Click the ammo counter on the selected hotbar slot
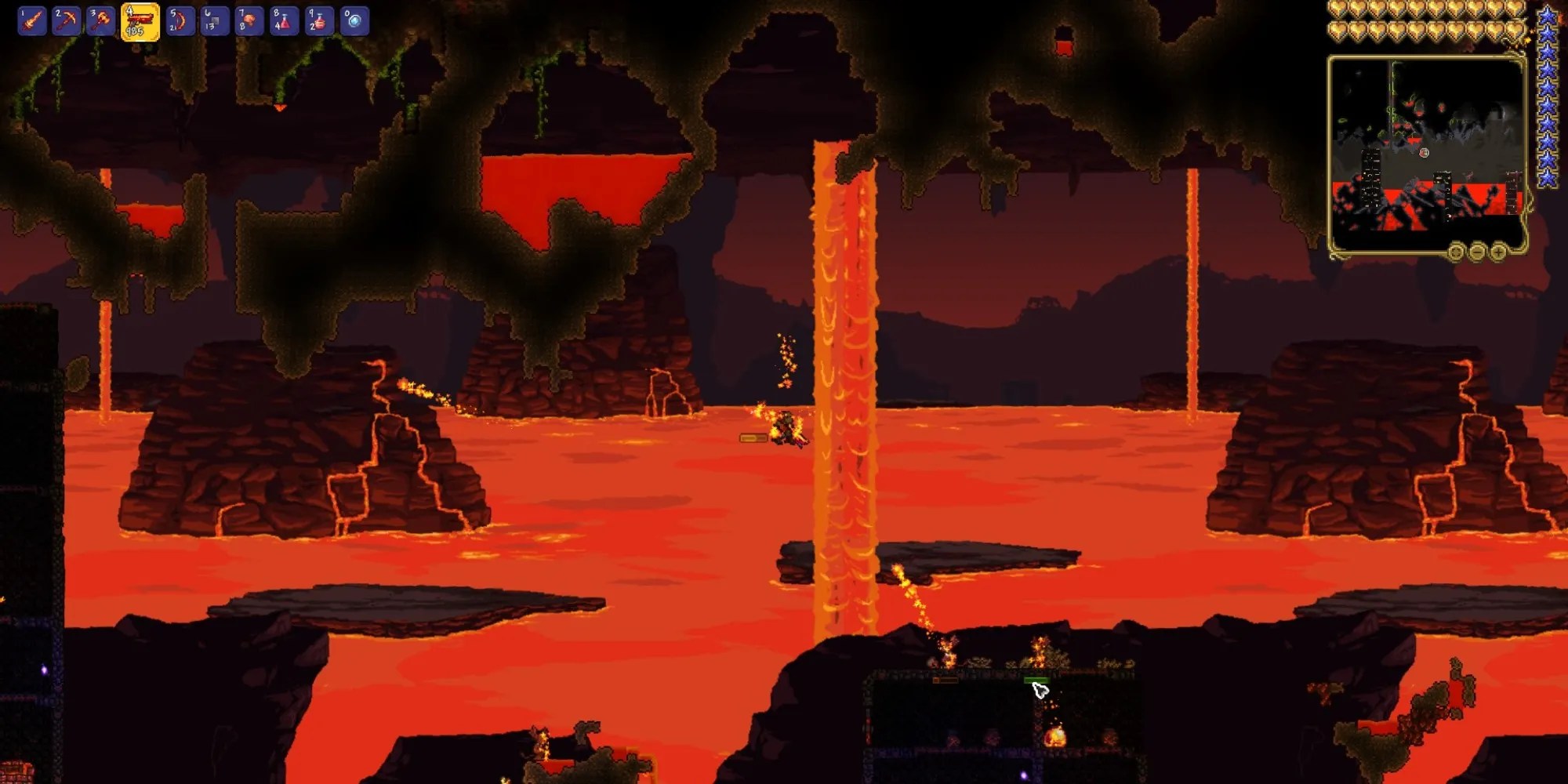Image resolution: width=1568 pixels, height=784 pixels. 136,30
